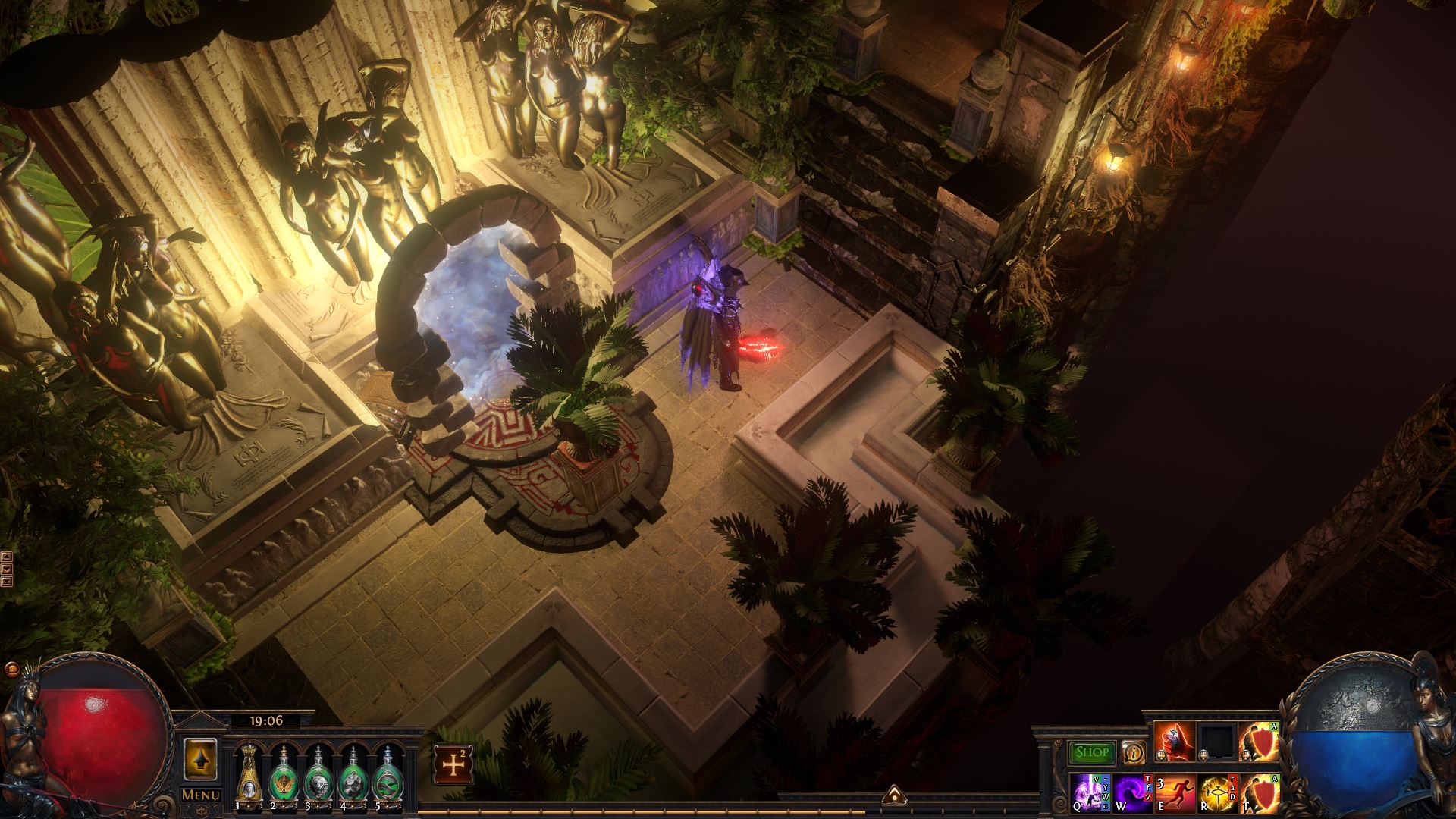Image resolution: width=1456 pixels, height=819 pixels.
Task: Activate the red shield skill on T
Action: coord(1259,792)
